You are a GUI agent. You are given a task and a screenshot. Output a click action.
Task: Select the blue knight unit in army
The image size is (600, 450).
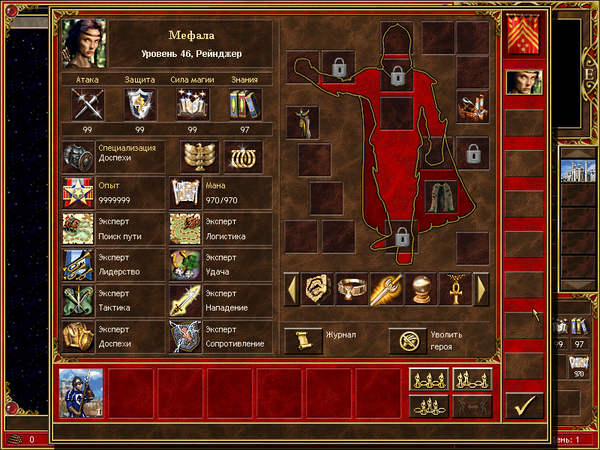(x=80, y=390)
